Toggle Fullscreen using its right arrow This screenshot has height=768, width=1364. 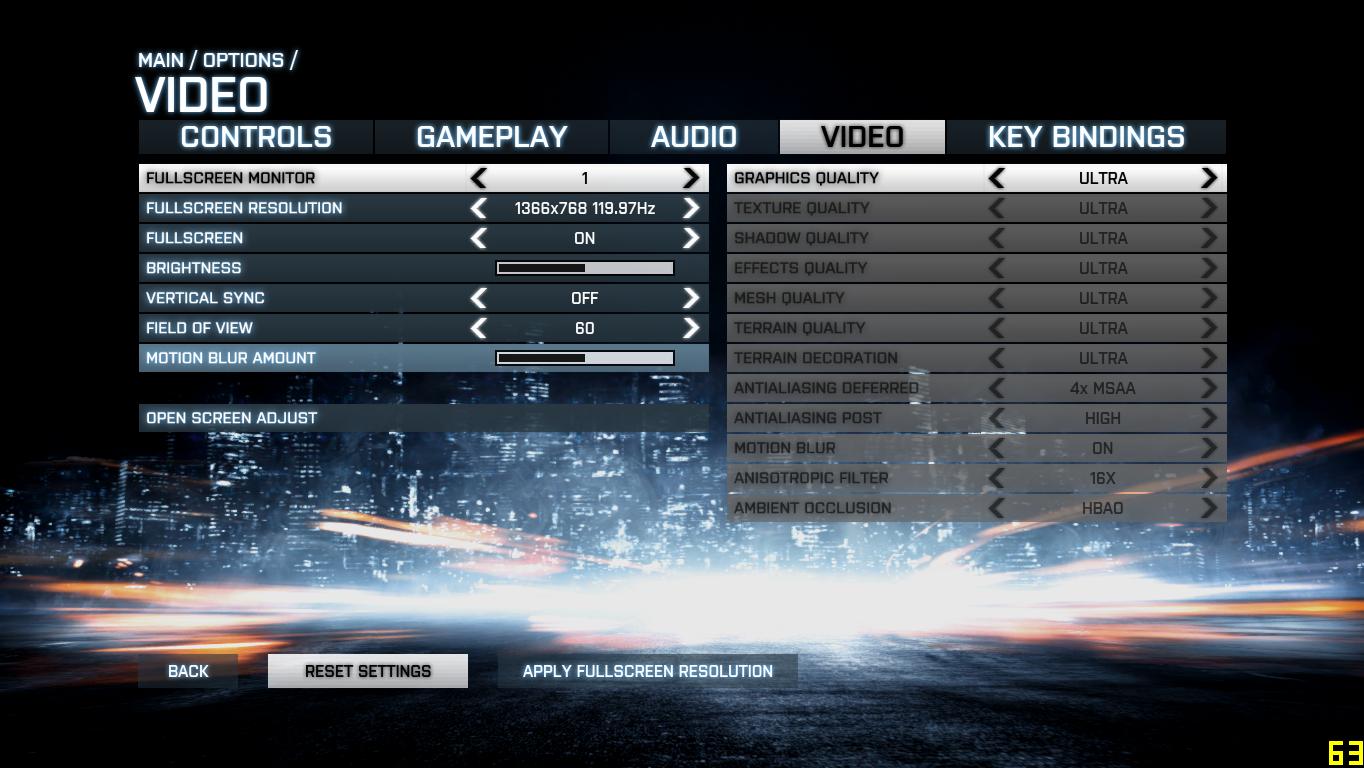691,238
